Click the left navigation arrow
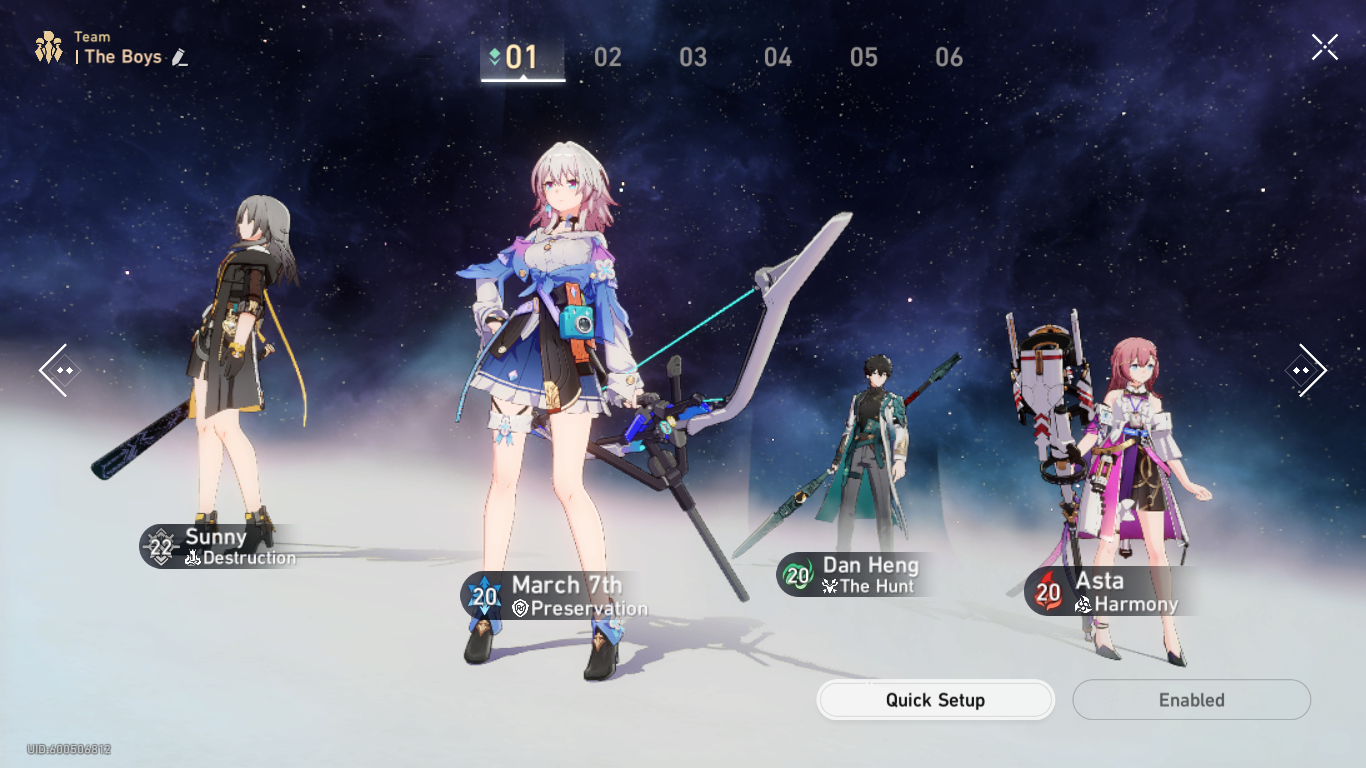Viewport: 1366px width, 768px height. (x=60, y=370)
